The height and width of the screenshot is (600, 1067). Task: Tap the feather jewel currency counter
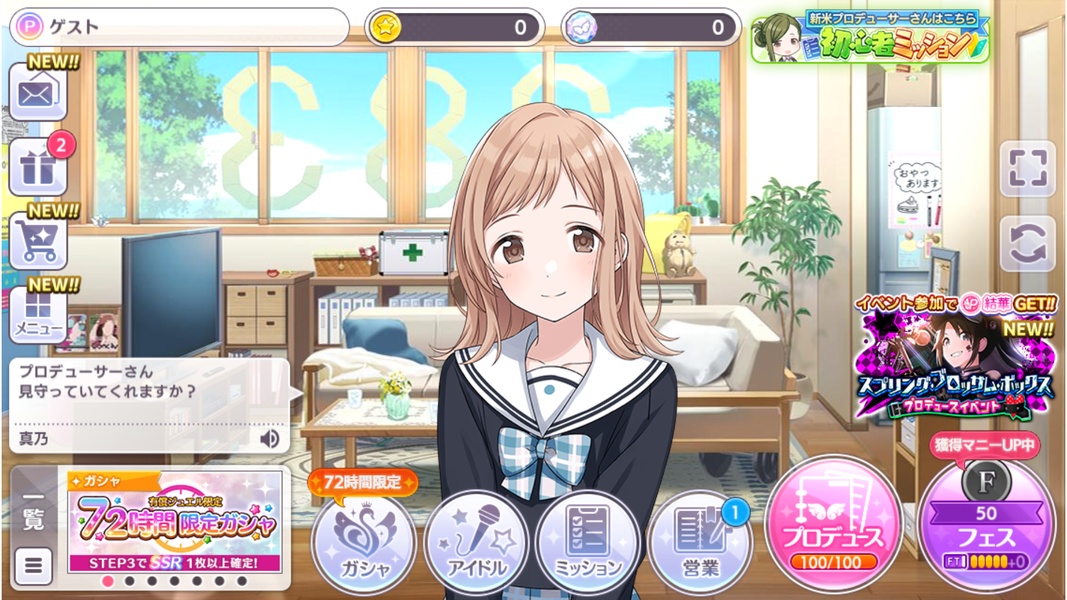pyautogui.click(x=651, y=27)
